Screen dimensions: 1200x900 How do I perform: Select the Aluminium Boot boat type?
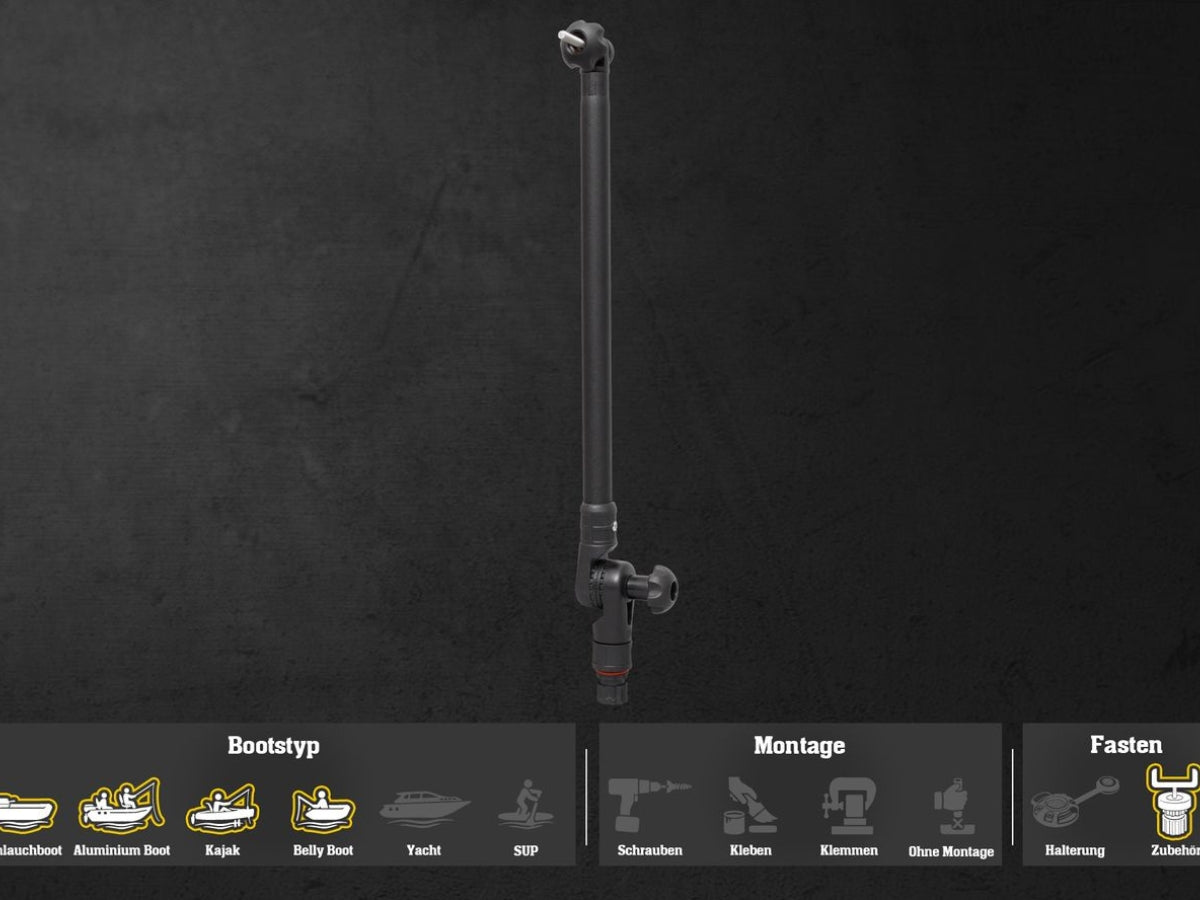[121, 805]
